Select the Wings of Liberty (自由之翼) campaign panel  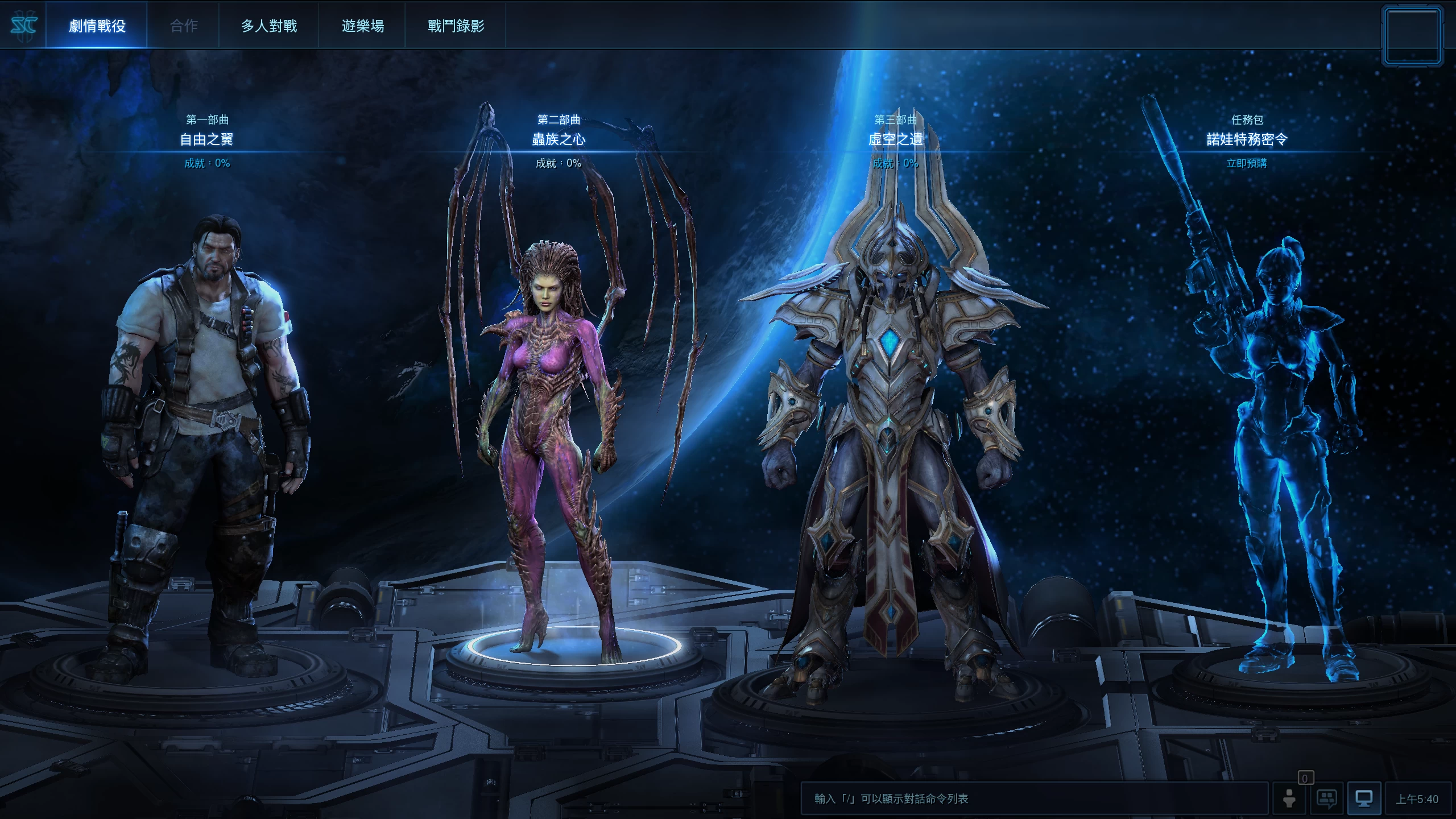click(208, 138)
